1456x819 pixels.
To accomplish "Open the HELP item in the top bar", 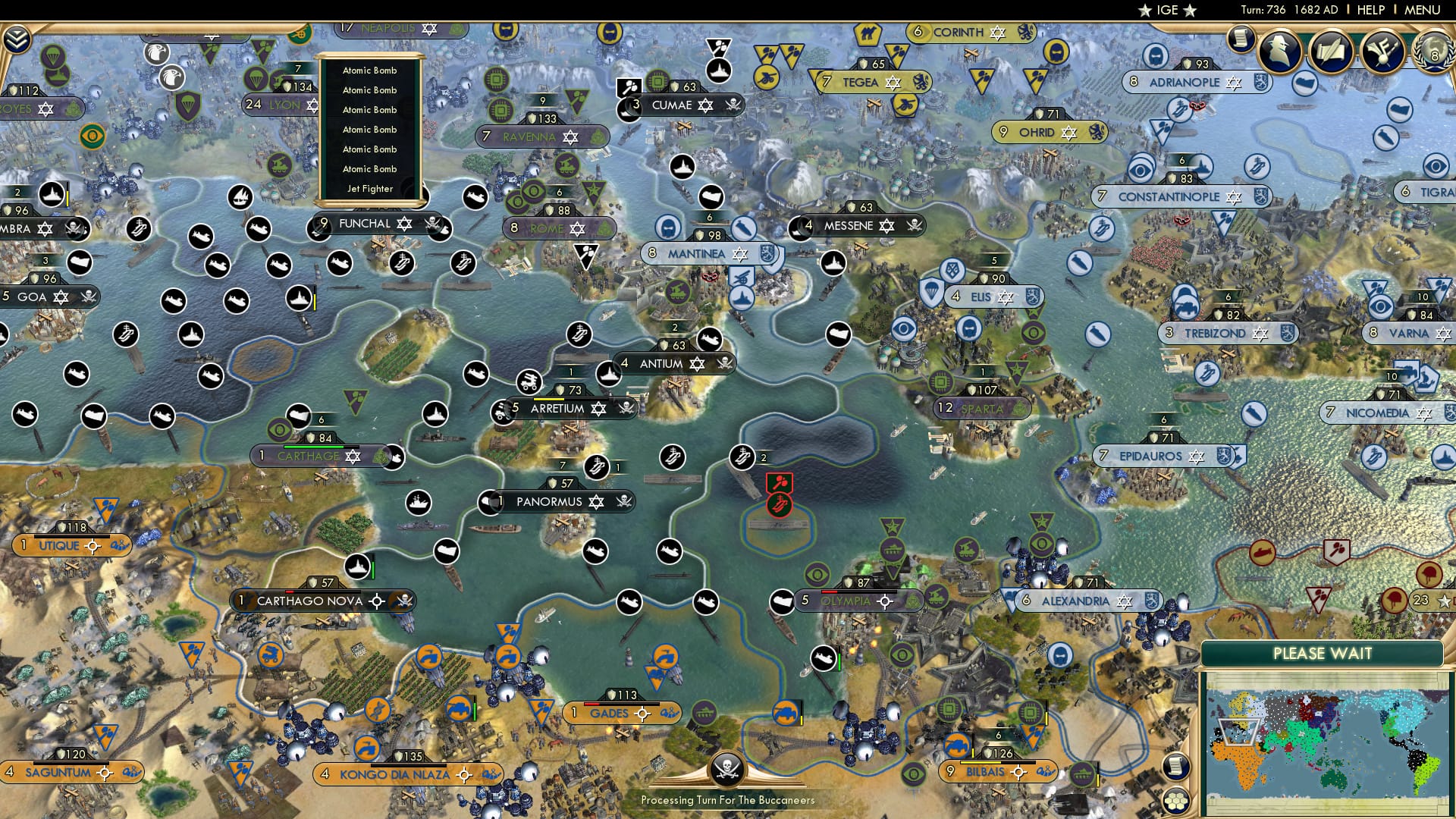I will [1370, 9].
